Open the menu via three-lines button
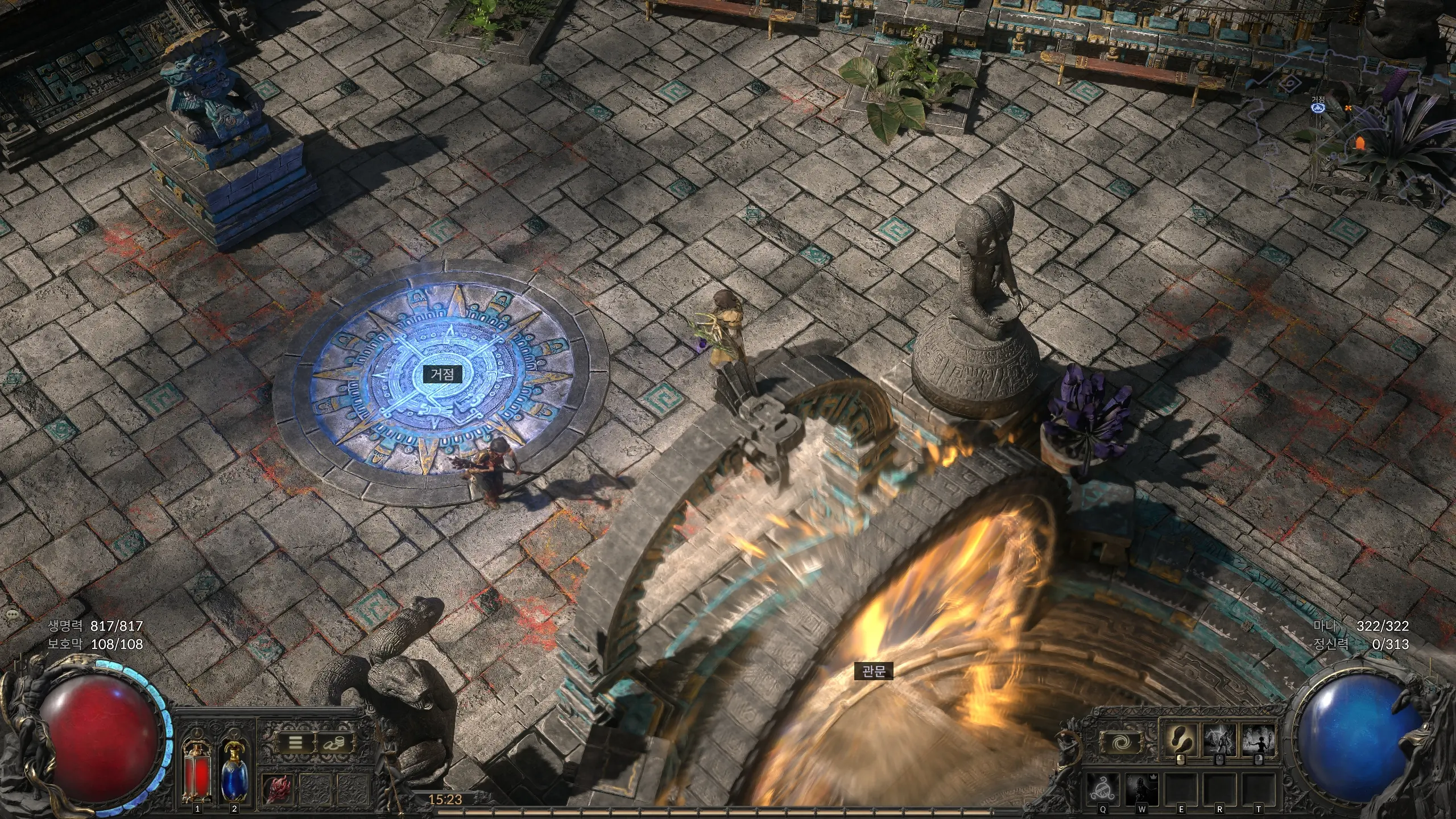Viewport: 1456px width, 819px height. [295, 743]
